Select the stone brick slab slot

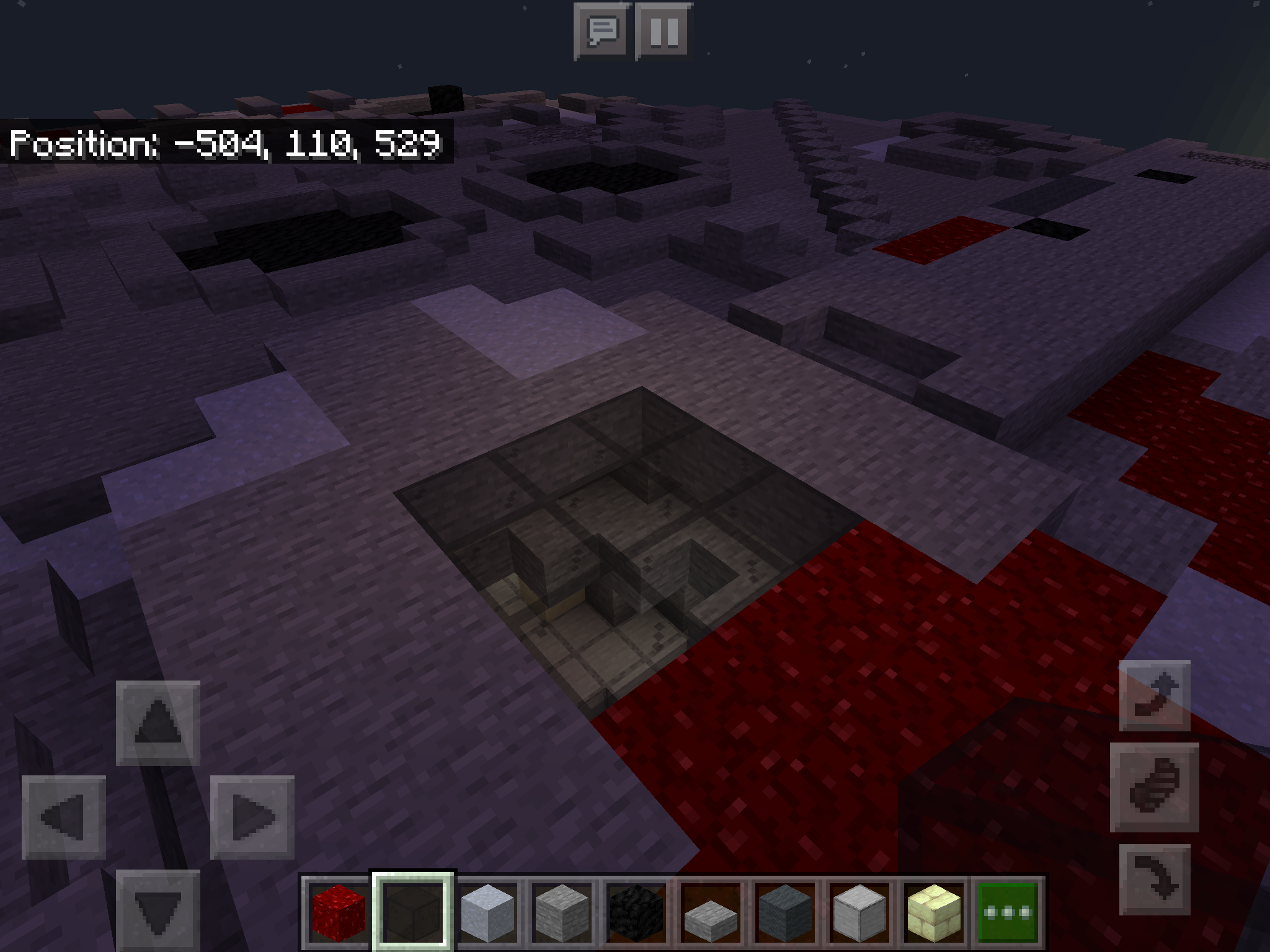711,912
